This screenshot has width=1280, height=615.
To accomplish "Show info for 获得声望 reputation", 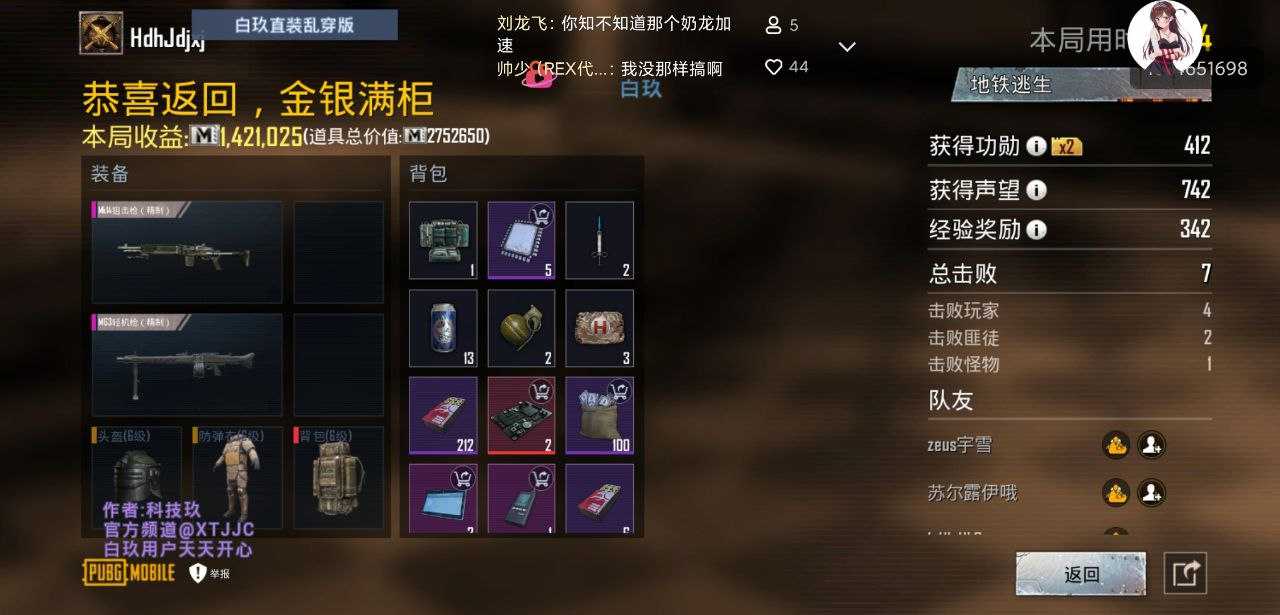I will point(1036,190).
